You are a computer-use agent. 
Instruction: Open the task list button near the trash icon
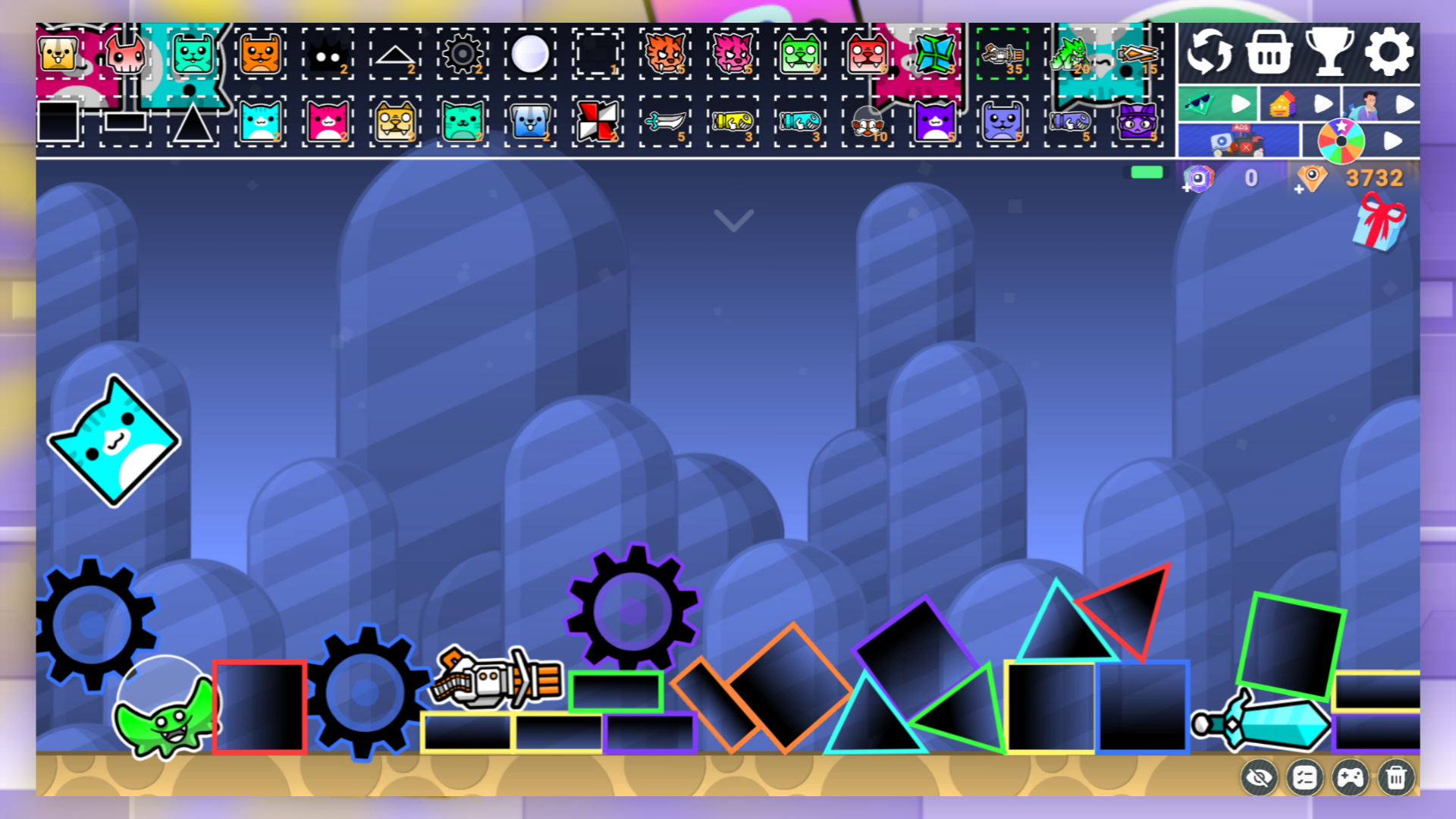point(1305,777)
